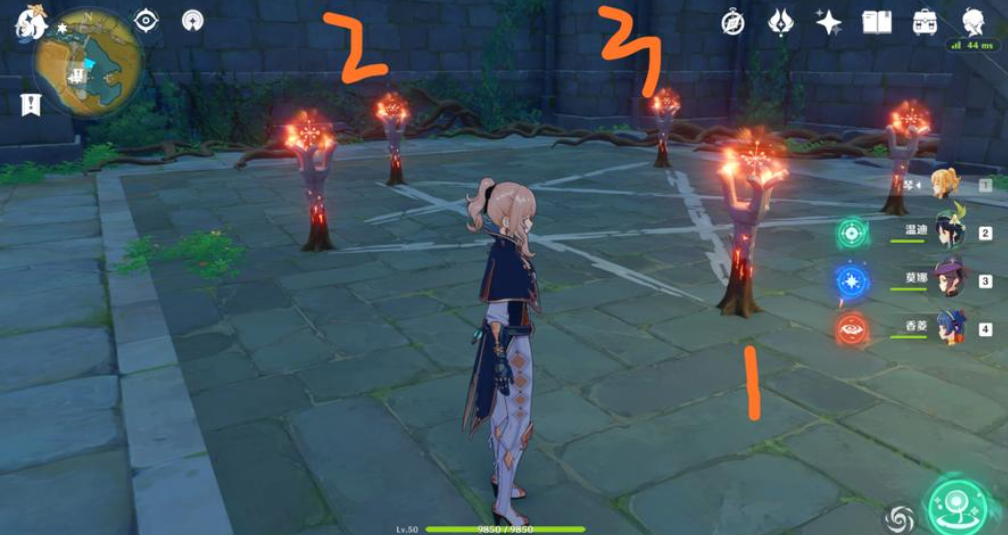Open the circular minimap
This screenshot has height=535, width=1008.
point(87,65)
